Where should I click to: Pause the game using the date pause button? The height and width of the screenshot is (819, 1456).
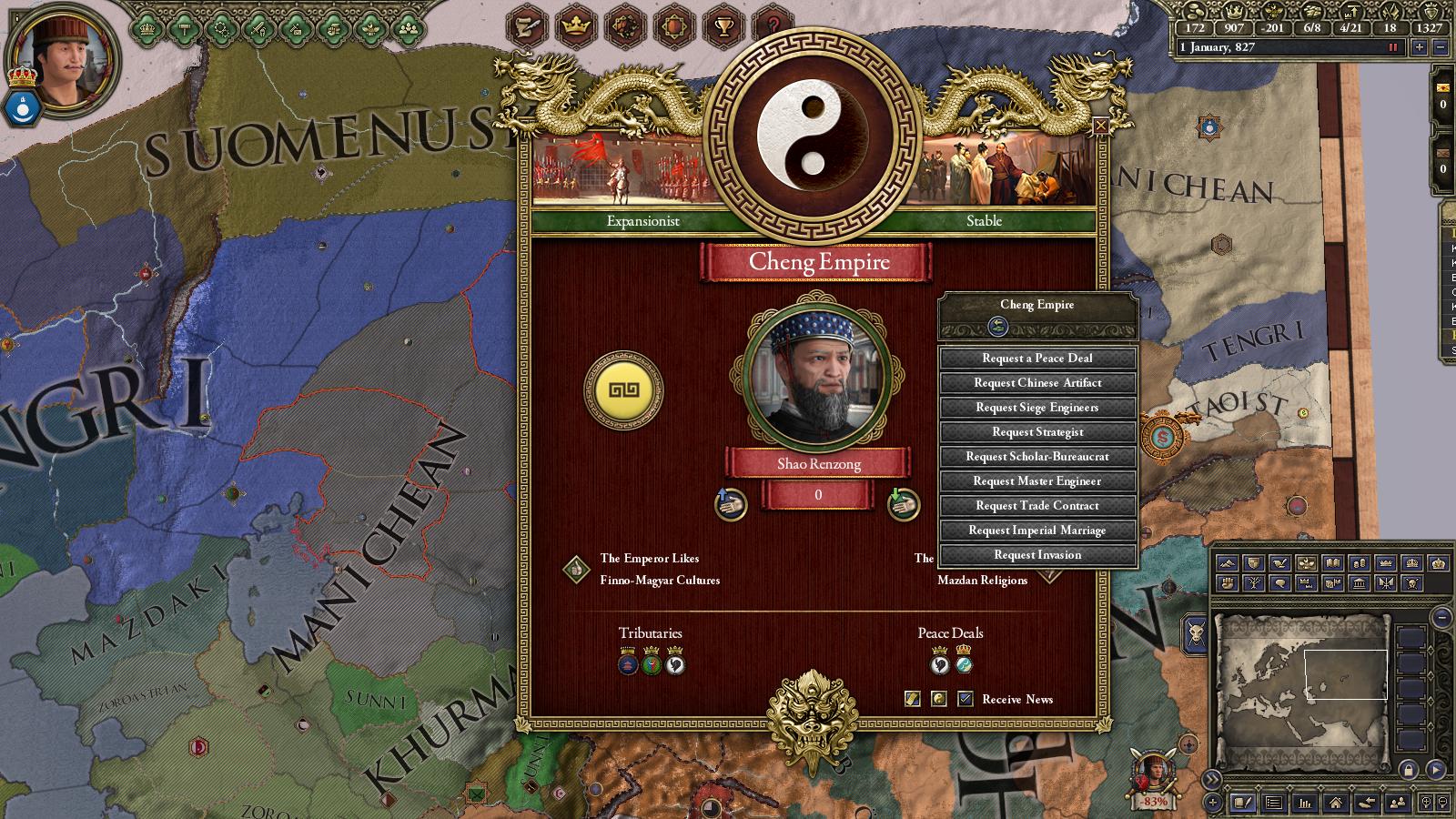[x=1391, y=47]
